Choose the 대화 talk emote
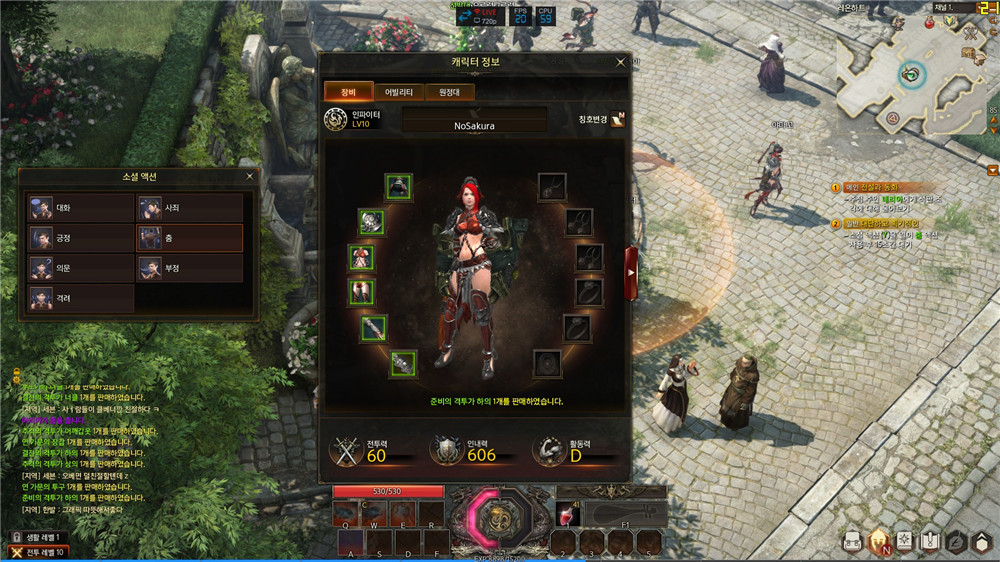 tap(81, 208)
